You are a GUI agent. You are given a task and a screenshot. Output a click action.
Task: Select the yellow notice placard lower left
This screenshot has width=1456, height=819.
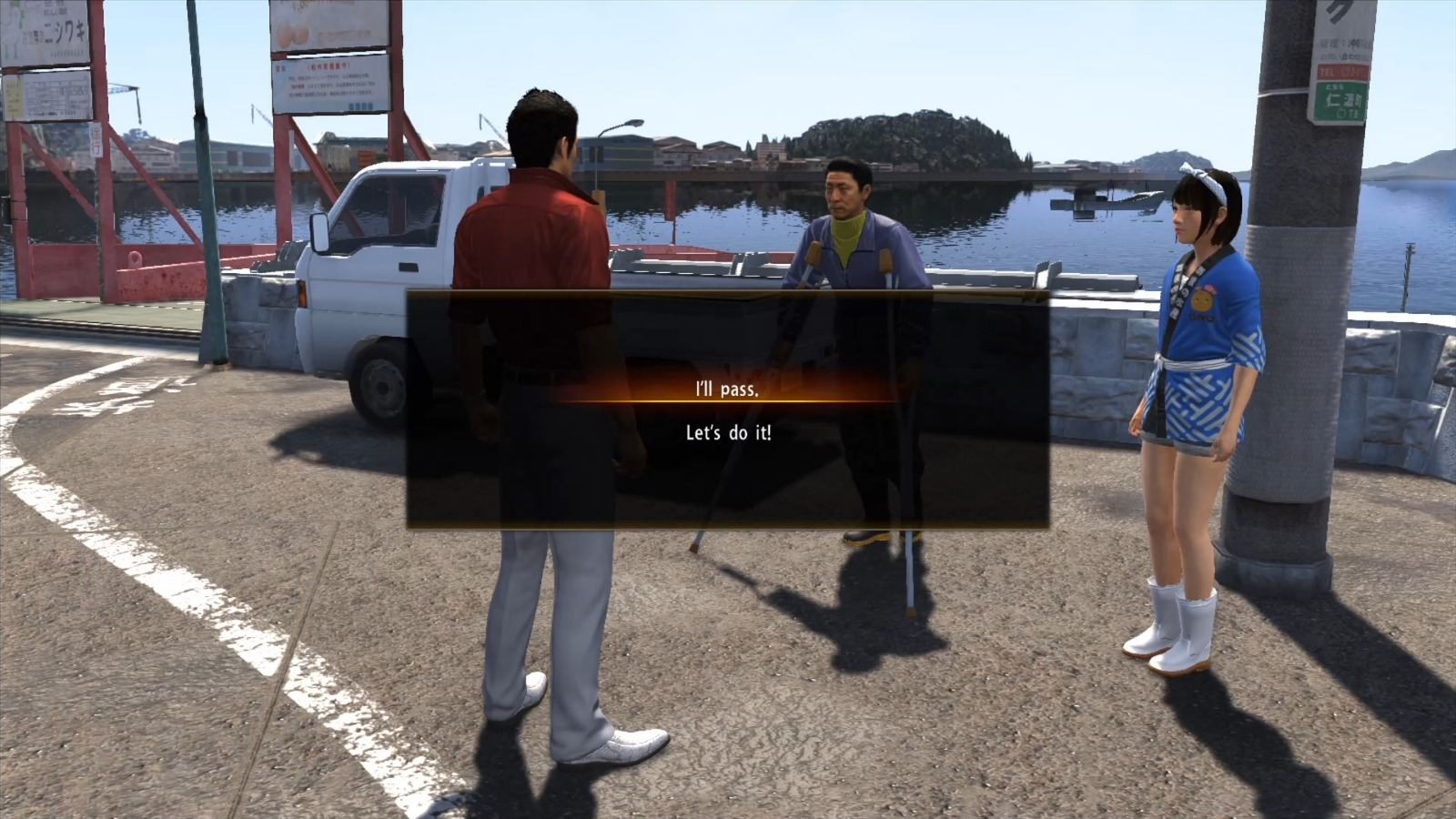(x=14, y=96)
